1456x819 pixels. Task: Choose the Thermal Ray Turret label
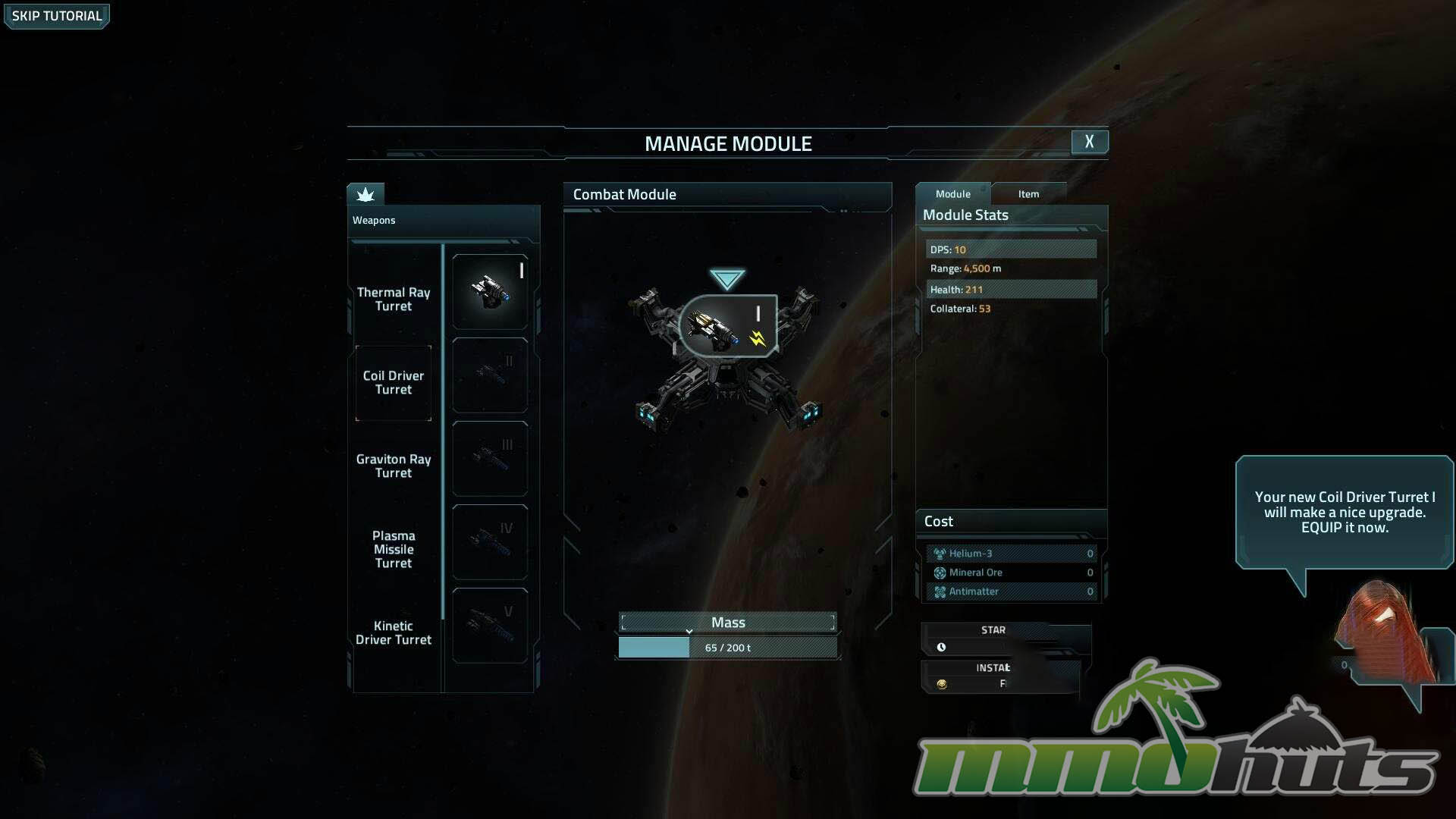click(x=393, y=300)
